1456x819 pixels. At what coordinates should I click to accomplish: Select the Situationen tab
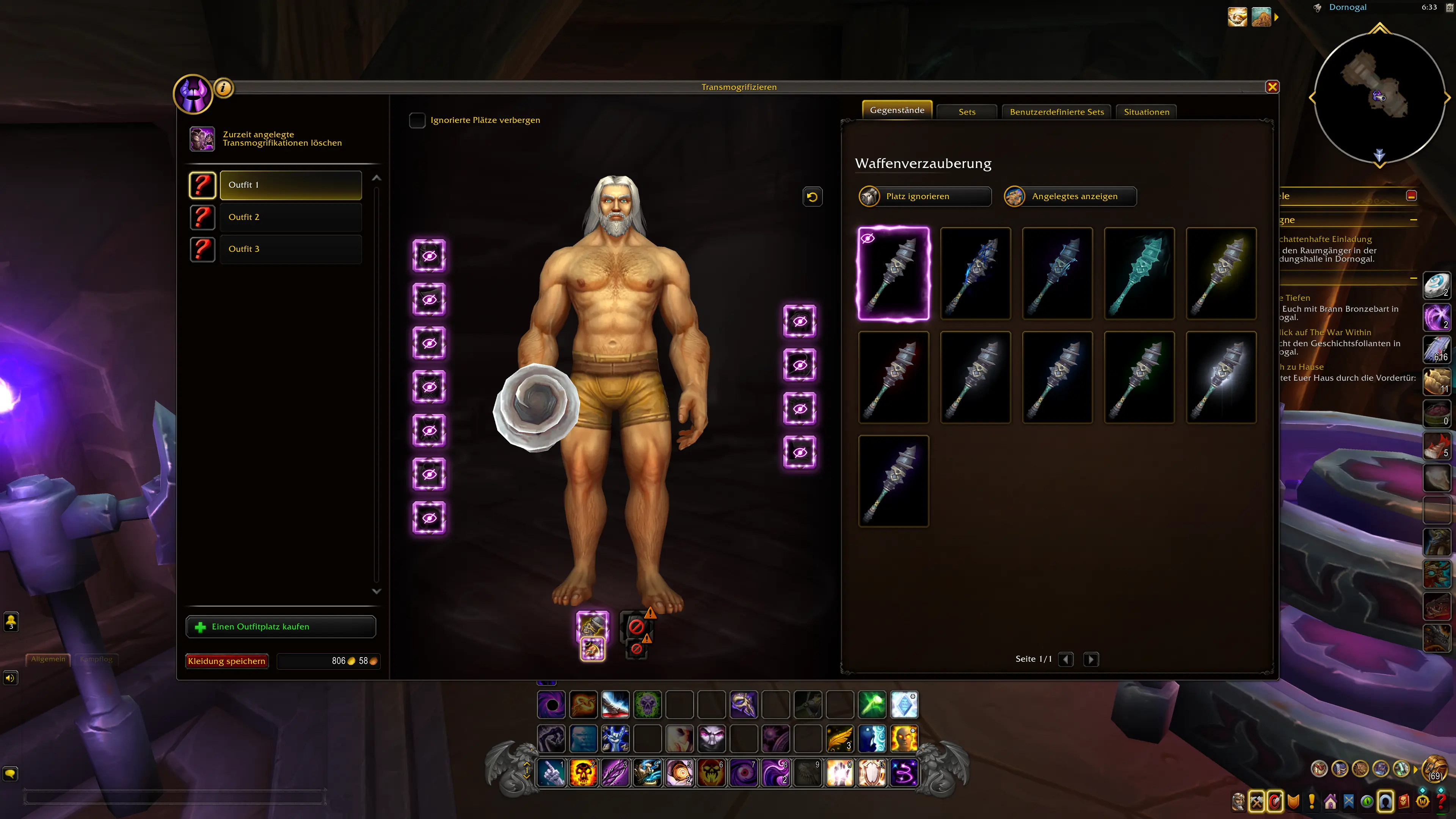(1146, 112)
